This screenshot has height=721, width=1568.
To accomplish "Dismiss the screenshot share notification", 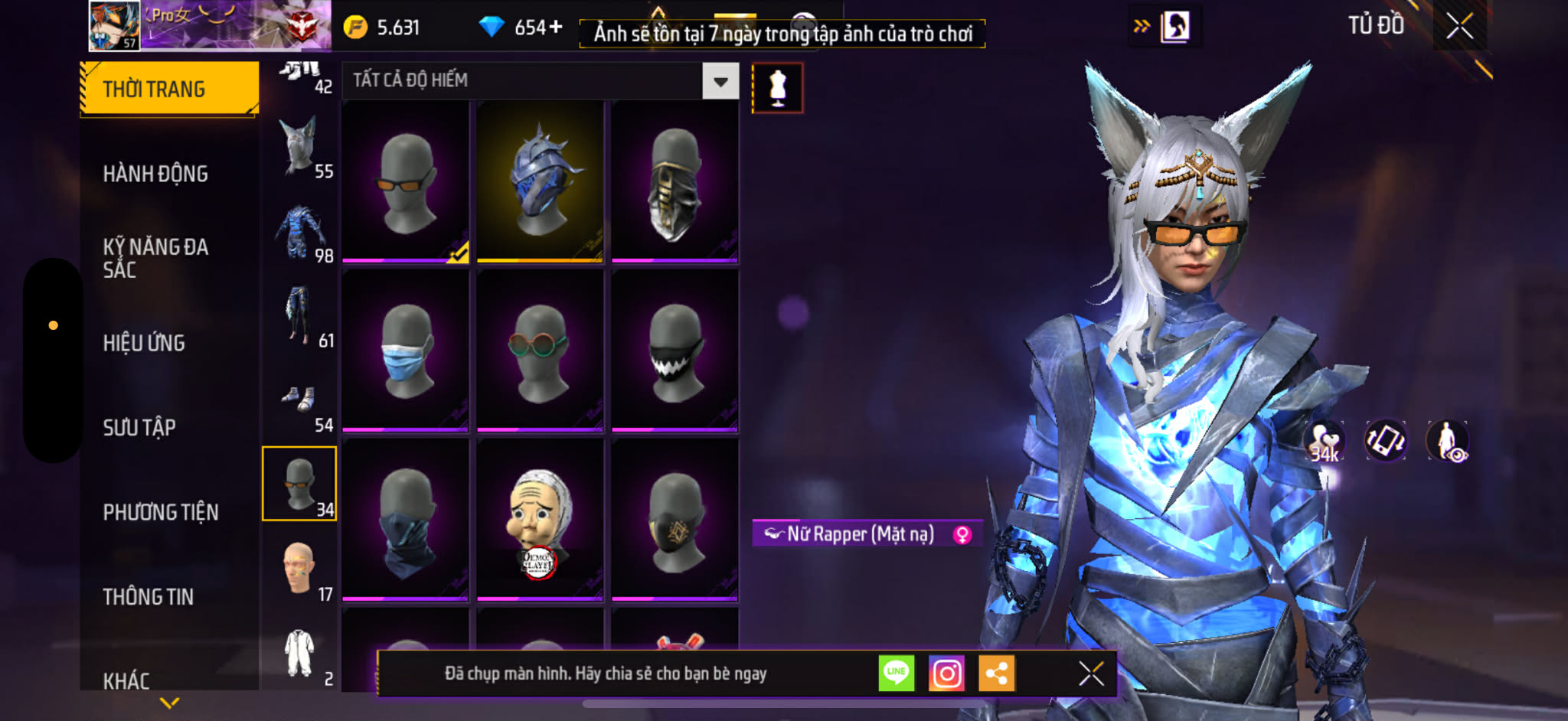I will click(1090, 674).
